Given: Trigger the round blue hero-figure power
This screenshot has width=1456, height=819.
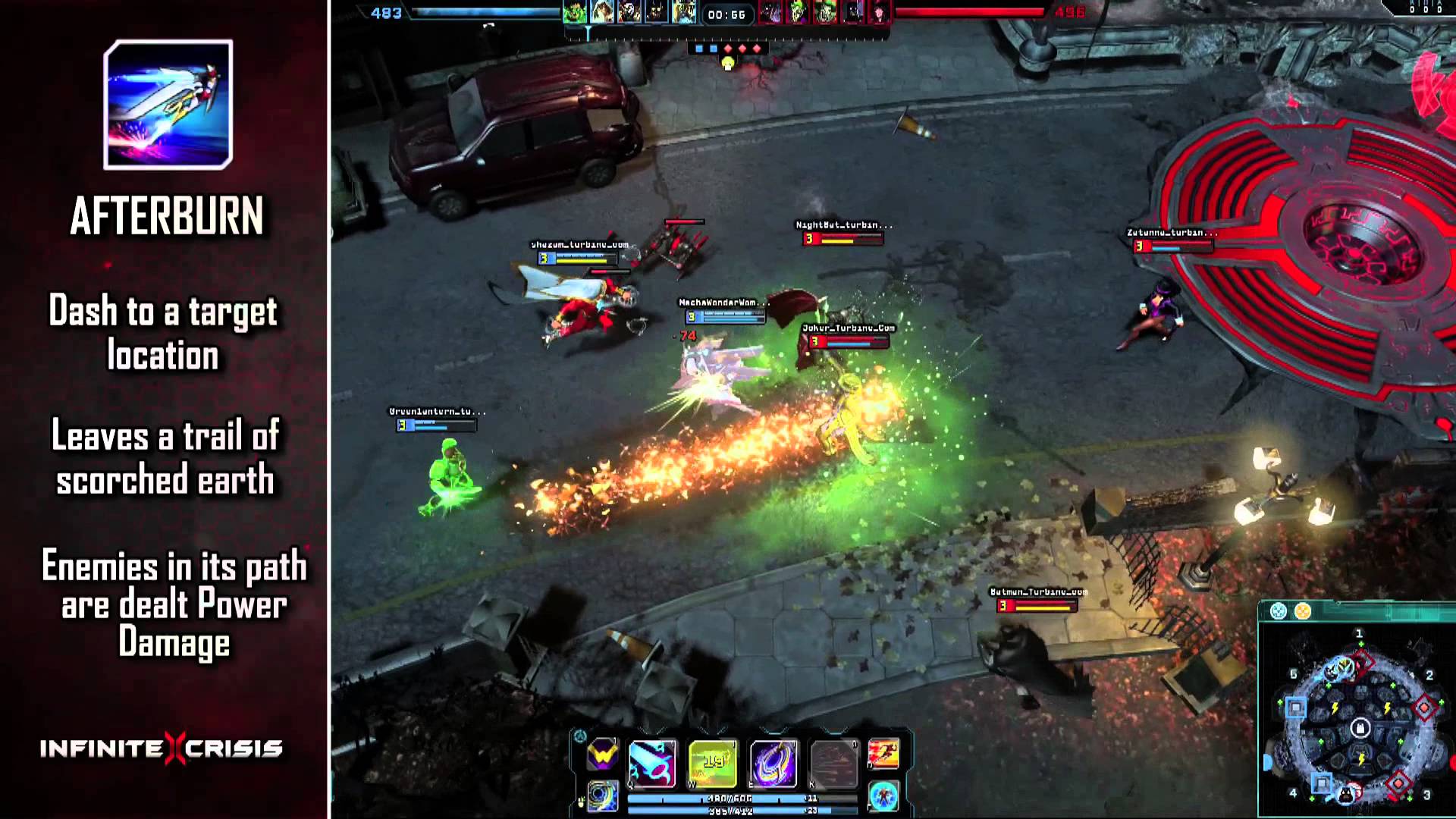Looking at the screenshot, I should point(883,795).
